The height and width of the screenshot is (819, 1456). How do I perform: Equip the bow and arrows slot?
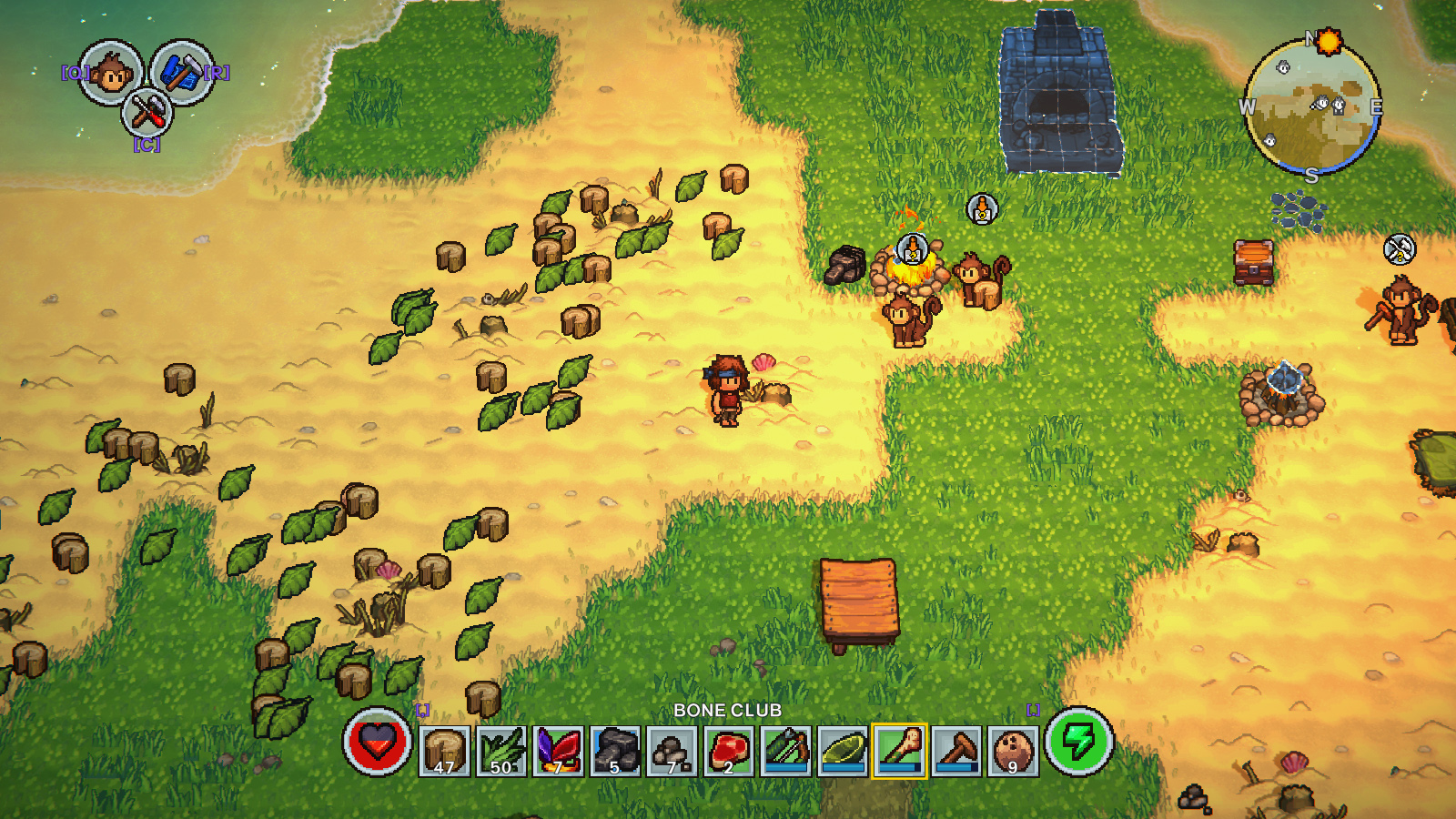[x=785, y=752]
